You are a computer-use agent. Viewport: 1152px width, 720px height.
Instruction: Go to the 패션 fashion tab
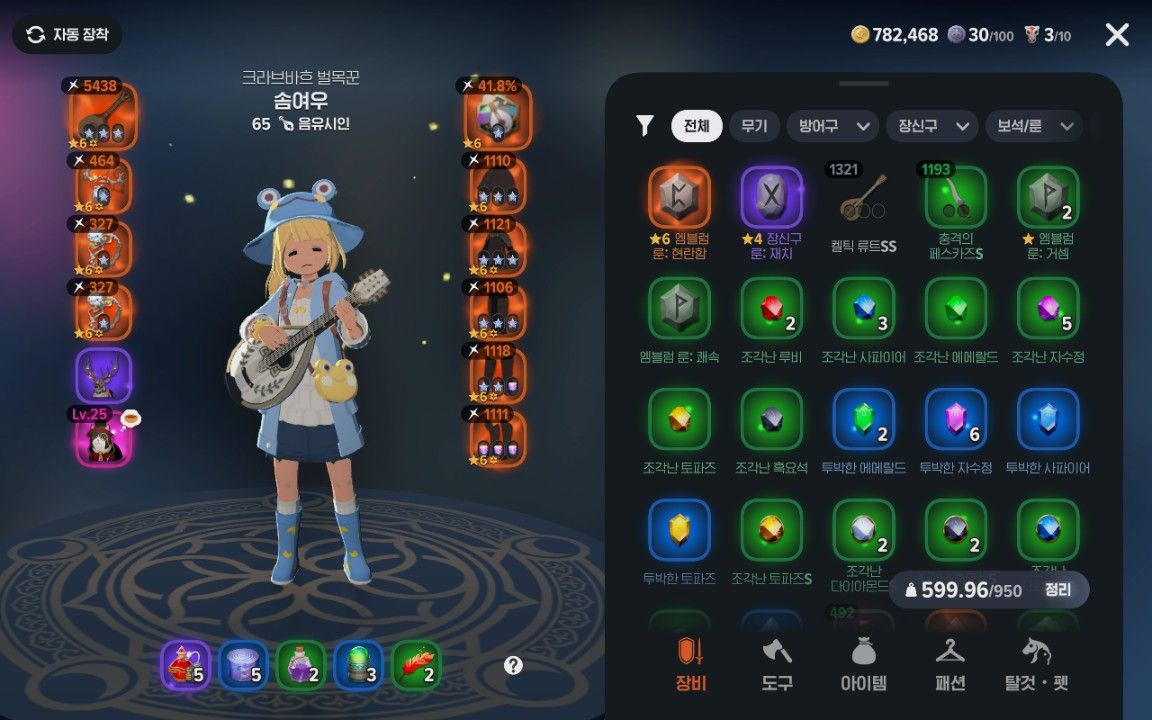pyautogui.click(x=950, y=664)
